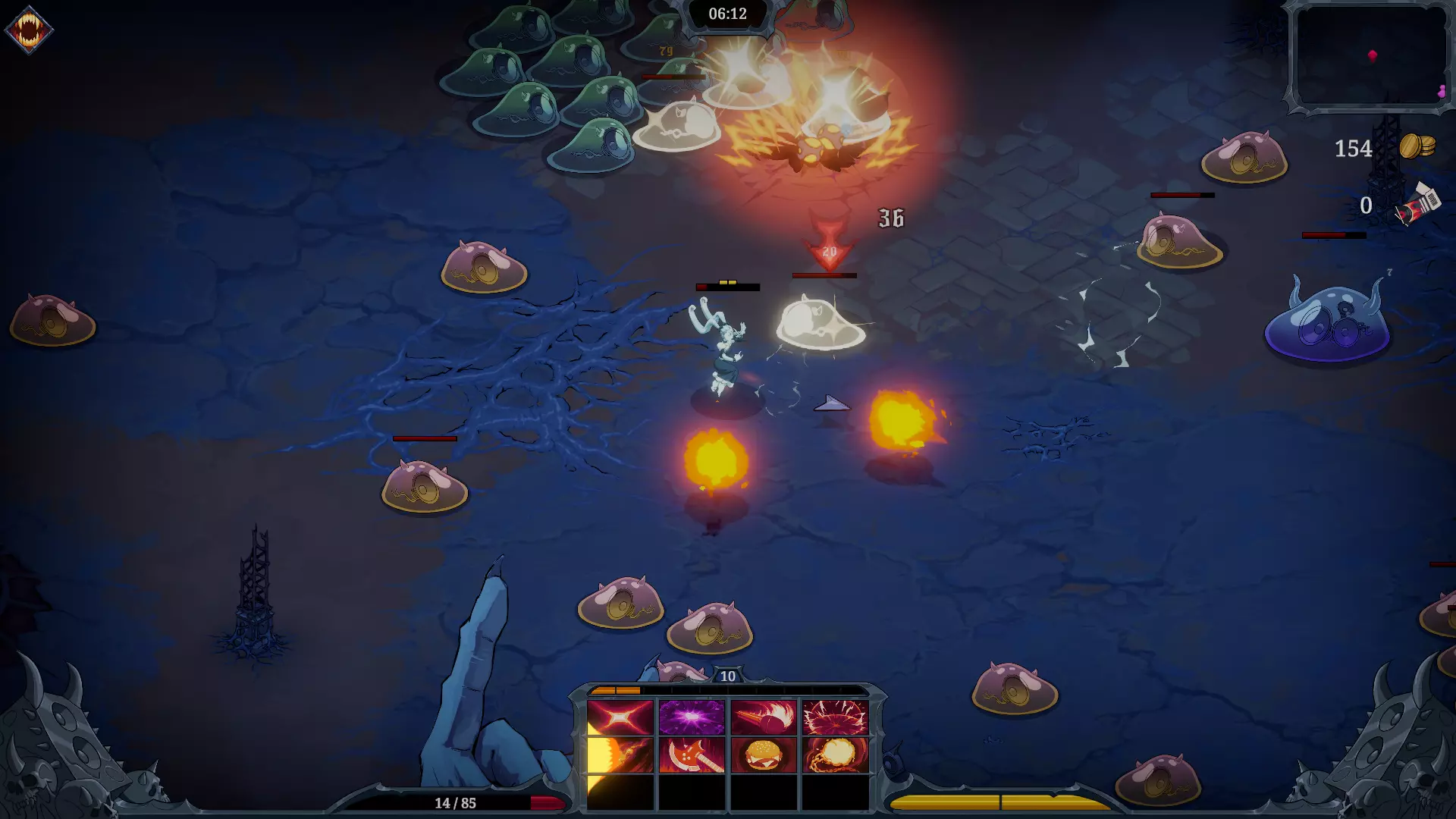Activate the swirling fireball ability

coord(835,755)
